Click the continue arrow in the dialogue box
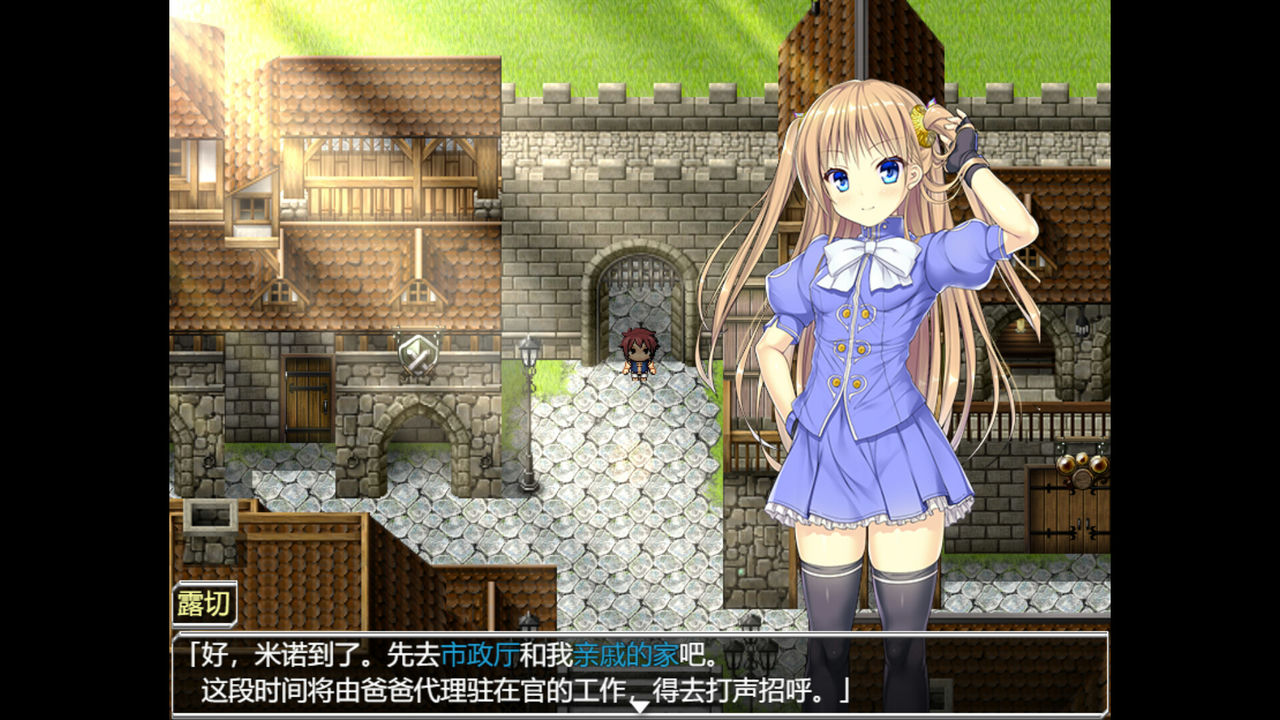This screenshot has height=720, width=1280. (x=640, y=705)
